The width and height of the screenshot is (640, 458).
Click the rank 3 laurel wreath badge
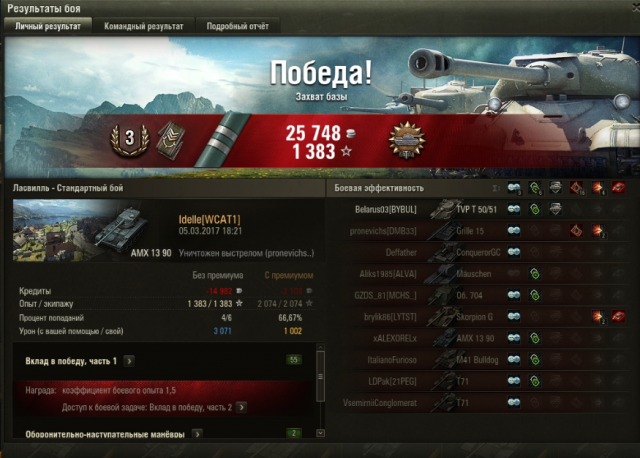(x=125, y=137)
